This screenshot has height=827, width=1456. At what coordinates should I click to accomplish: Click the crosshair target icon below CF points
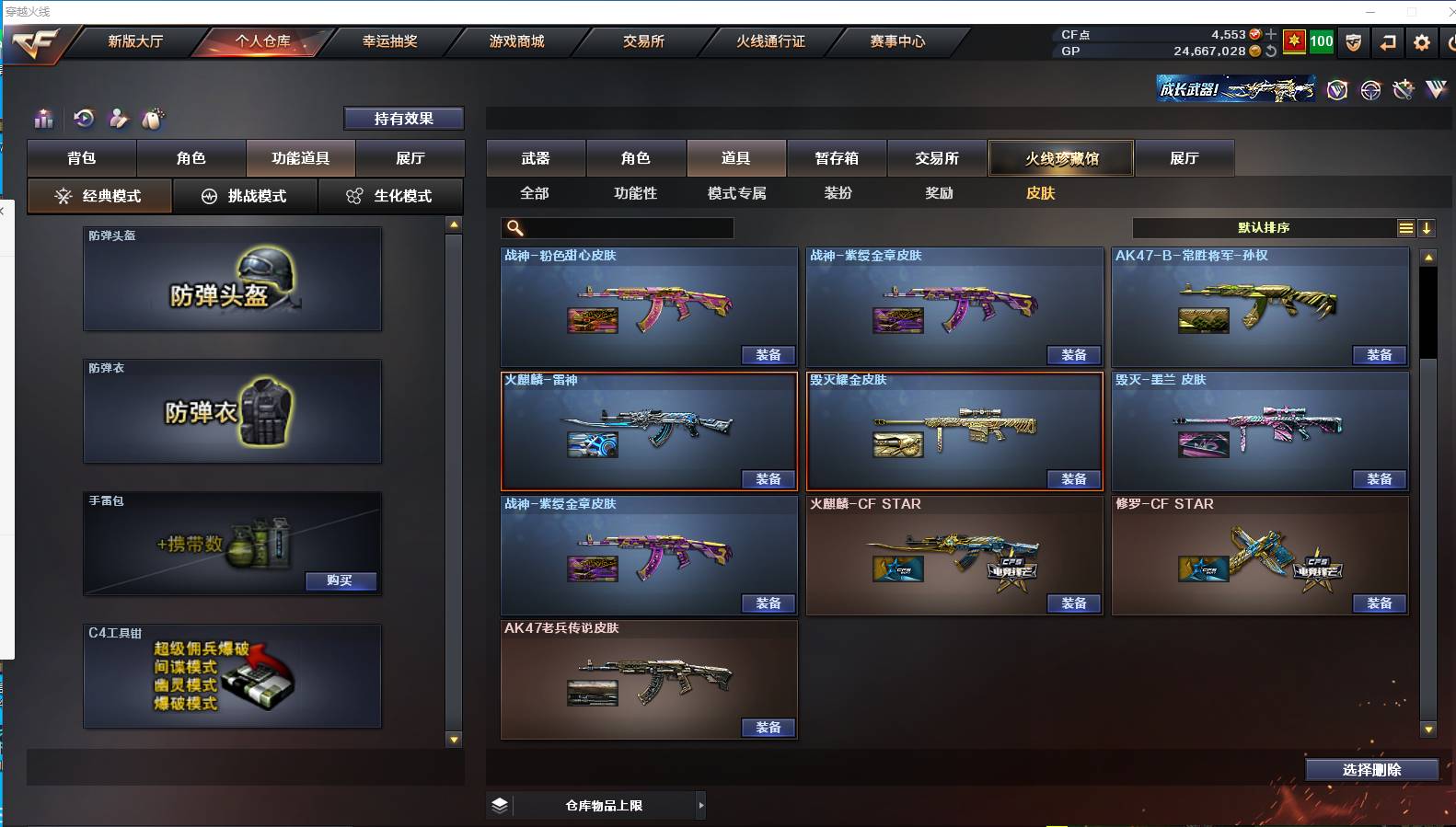click(1372, 89)
